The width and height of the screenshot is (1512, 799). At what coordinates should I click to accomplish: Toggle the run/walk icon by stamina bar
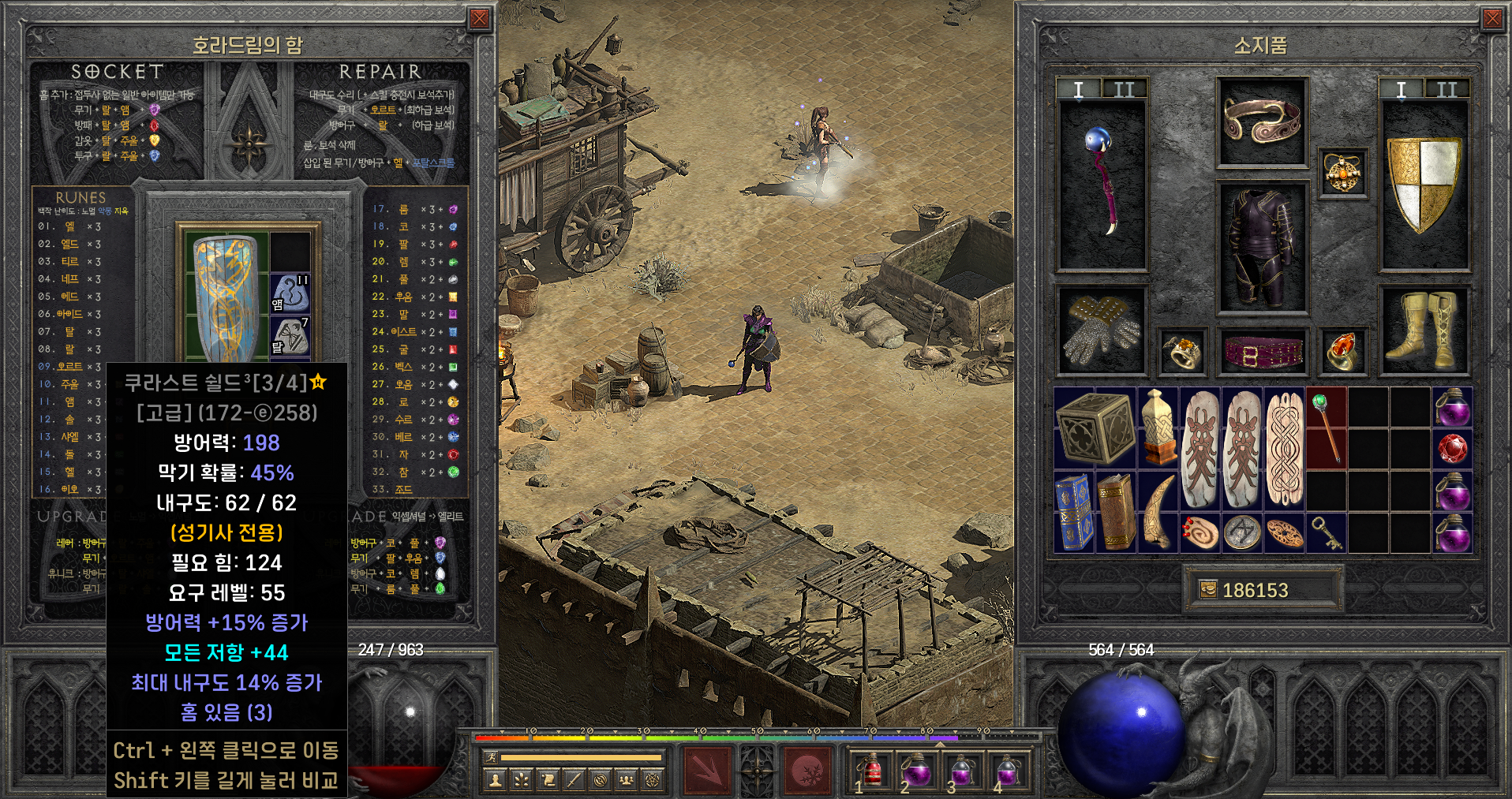[491, 757]
